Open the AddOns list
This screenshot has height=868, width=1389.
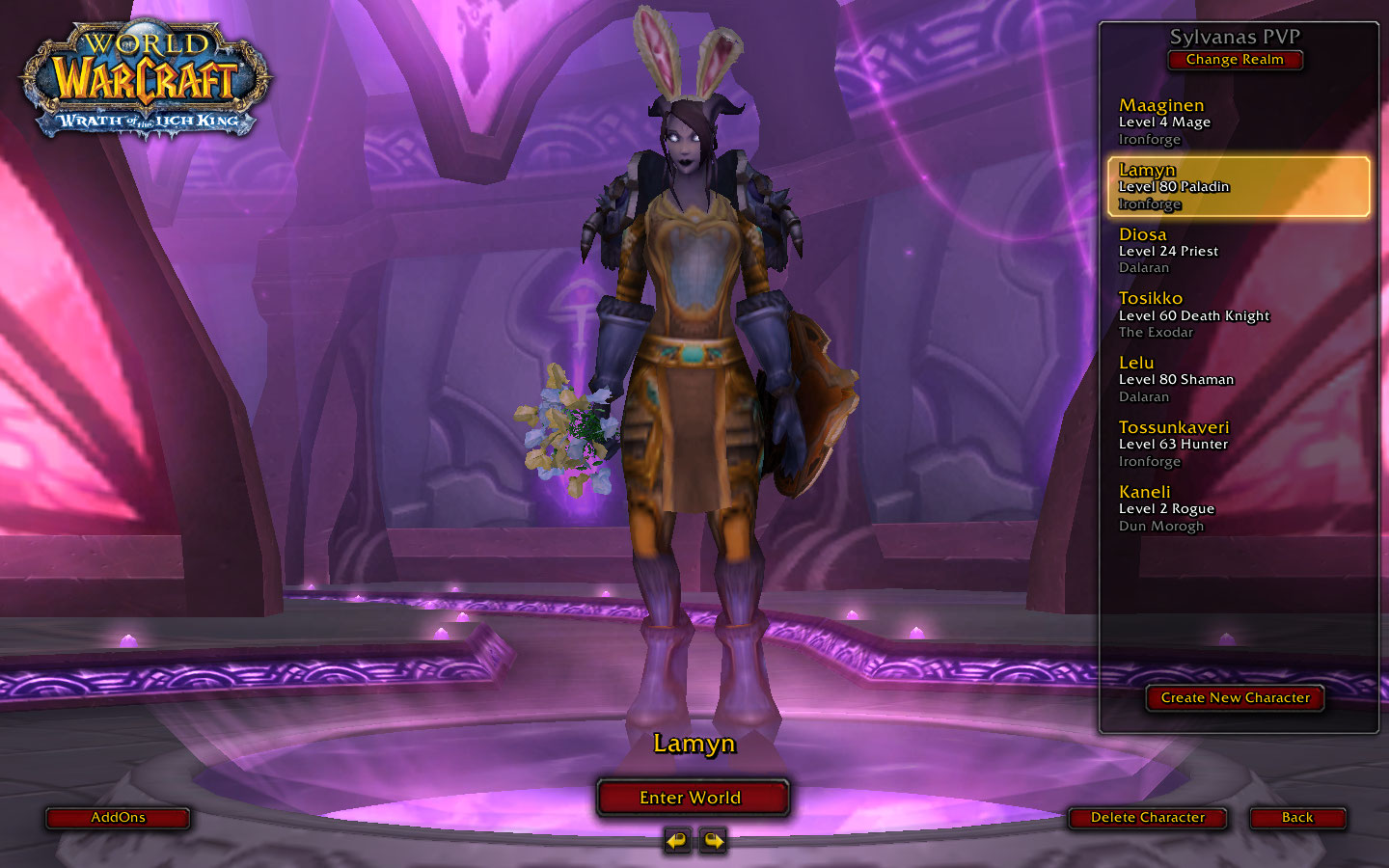click(118, 818)
